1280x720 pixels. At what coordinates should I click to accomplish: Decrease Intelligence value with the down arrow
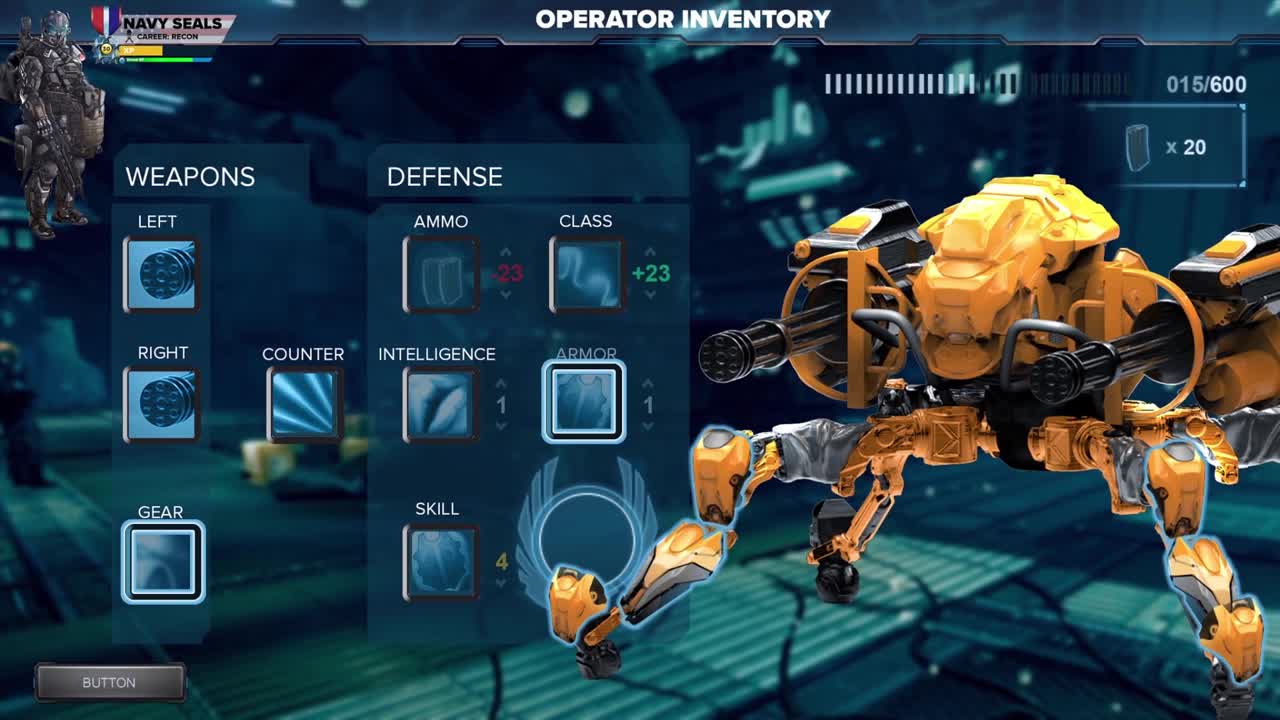[x=501, y=423]
